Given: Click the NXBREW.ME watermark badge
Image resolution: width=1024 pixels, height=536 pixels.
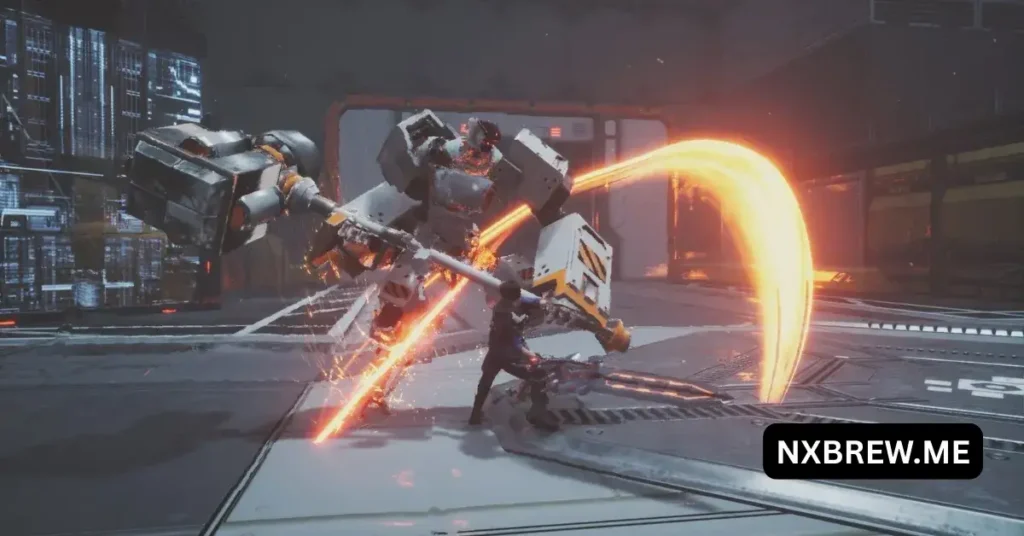Looking at the screenshot, I should (x=872, y=452).
